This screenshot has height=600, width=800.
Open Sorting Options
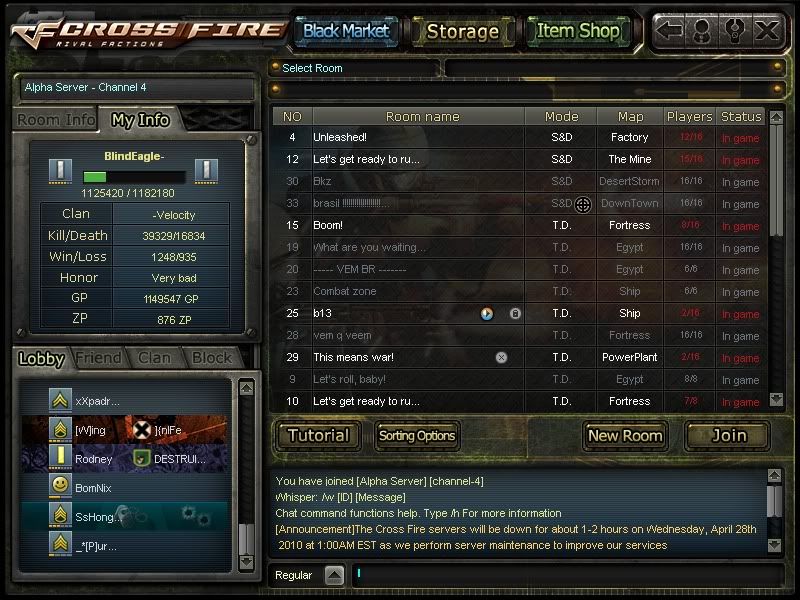(x=417, y=435)
